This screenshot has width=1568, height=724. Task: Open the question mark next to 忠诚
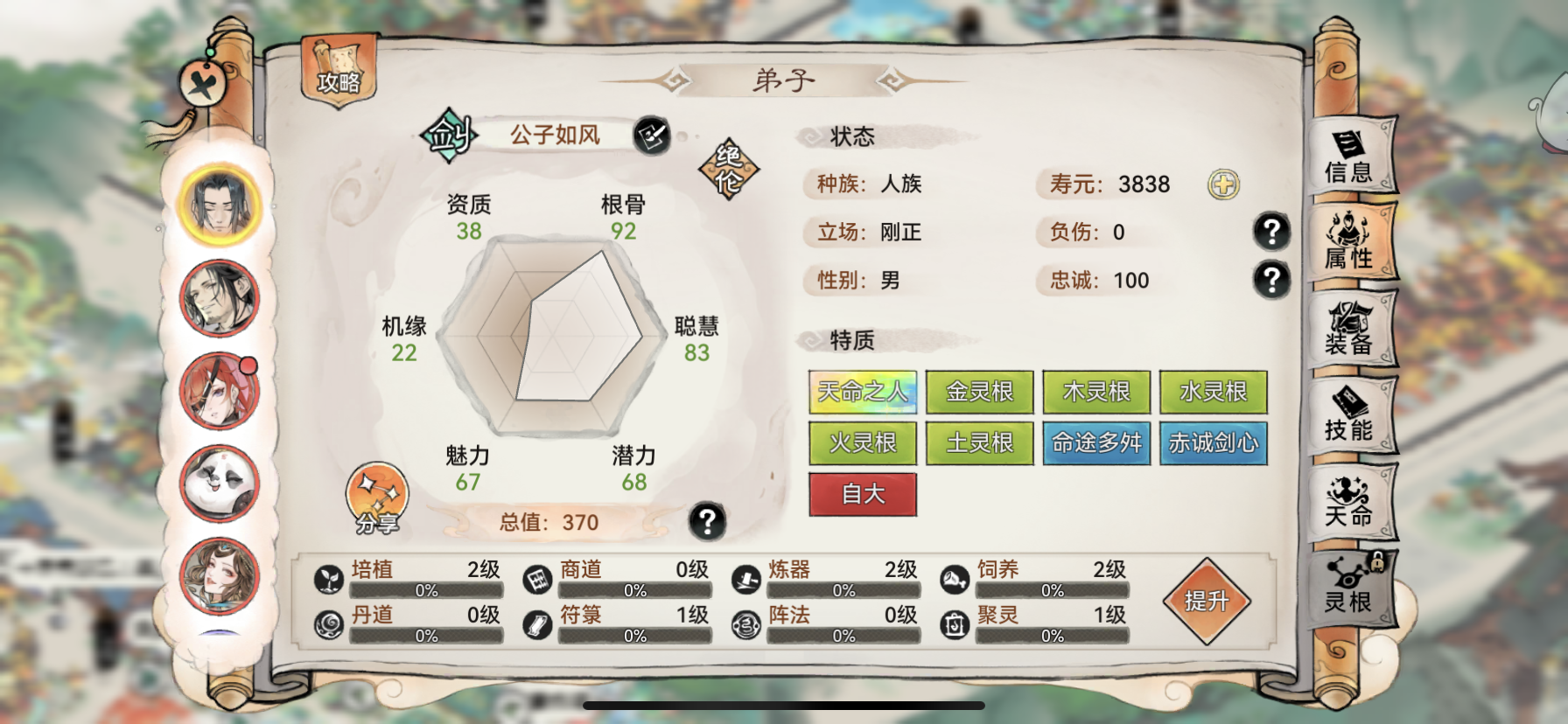click(1271, 282)
